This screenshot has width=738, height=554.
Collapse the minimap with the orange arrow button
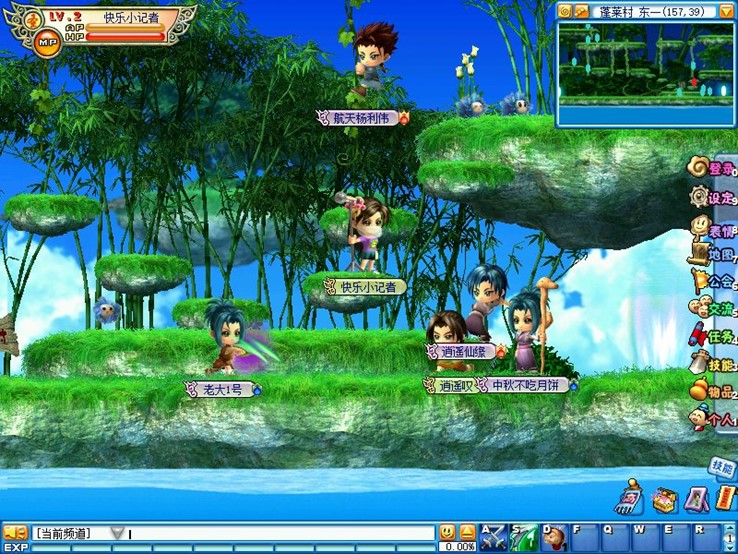726,11
